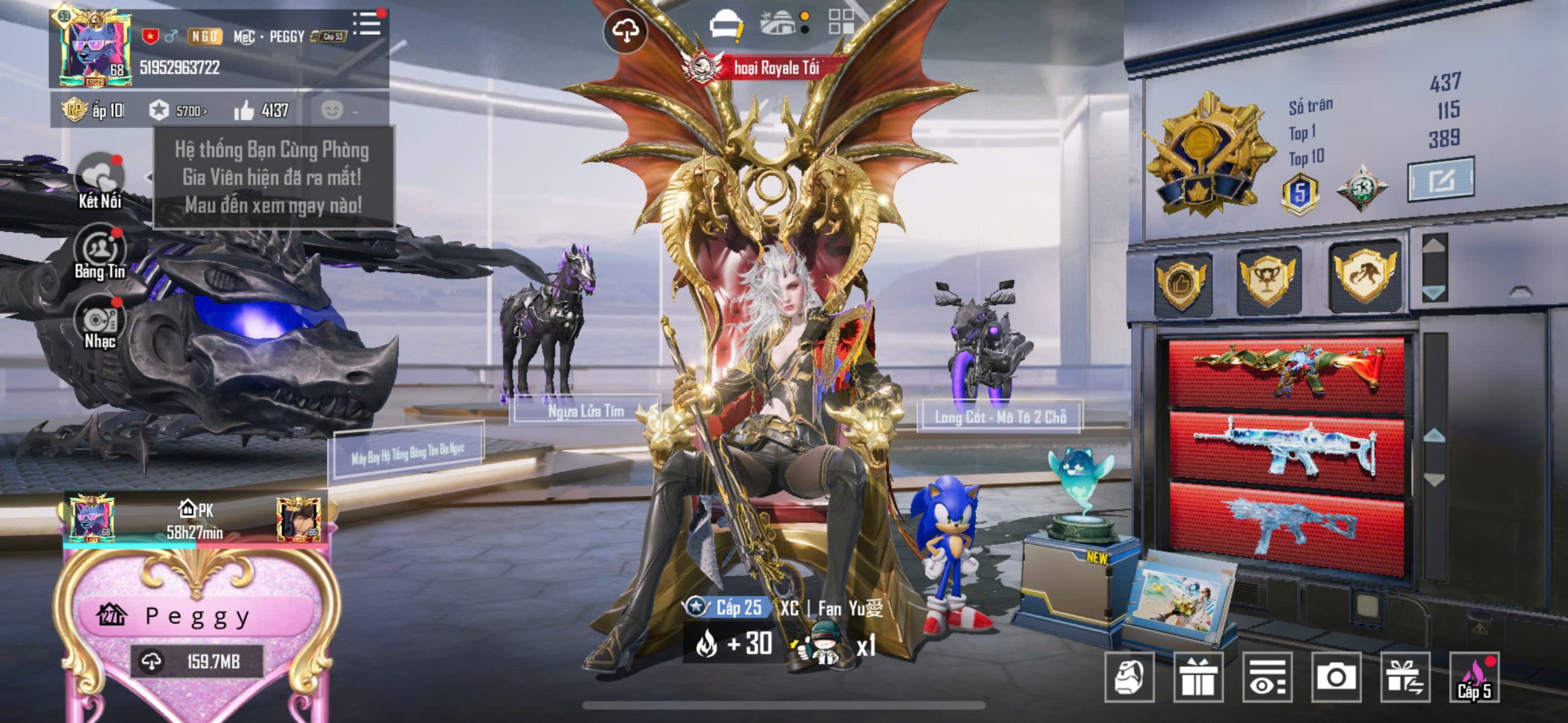Open the helmet icon with exclamation mark
The image size is (1568, 723).
click(x=726, y=26)
